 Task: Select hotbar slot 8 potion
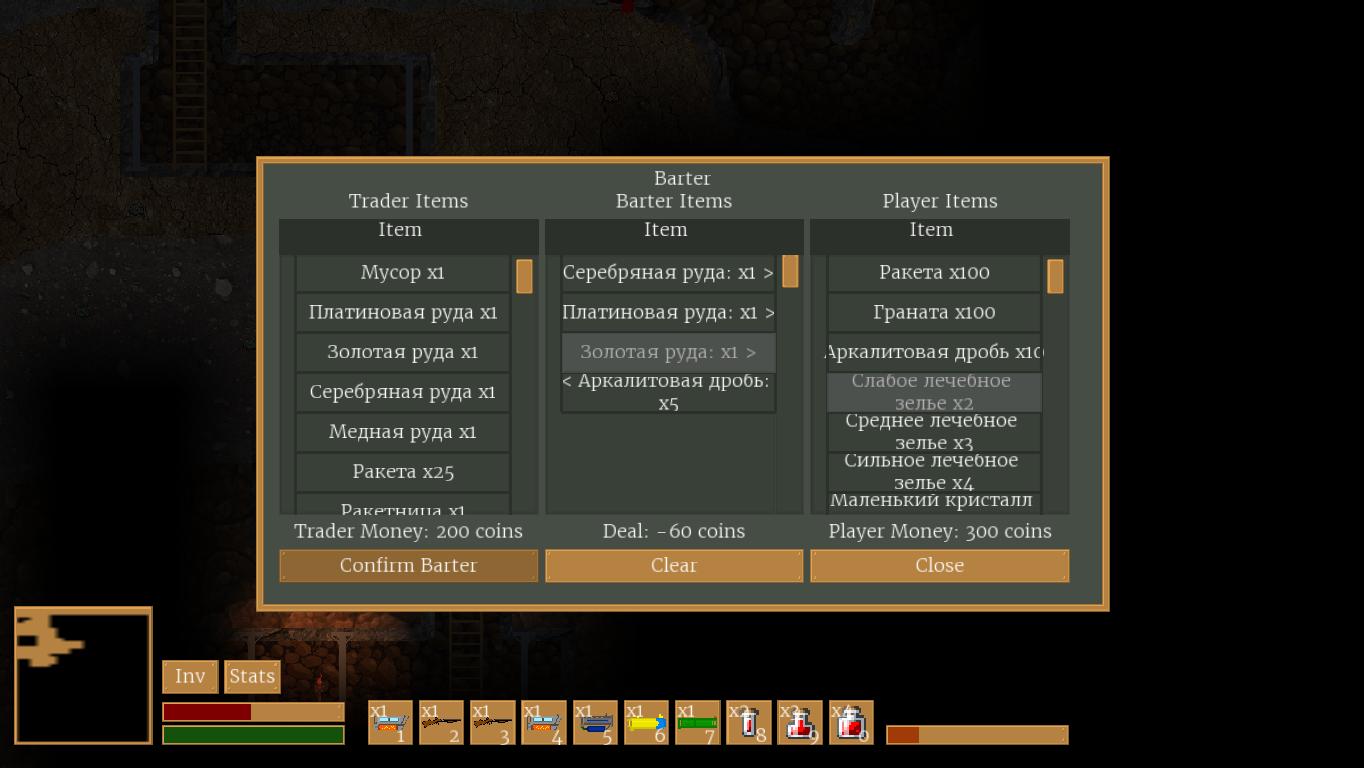[748, 722]
